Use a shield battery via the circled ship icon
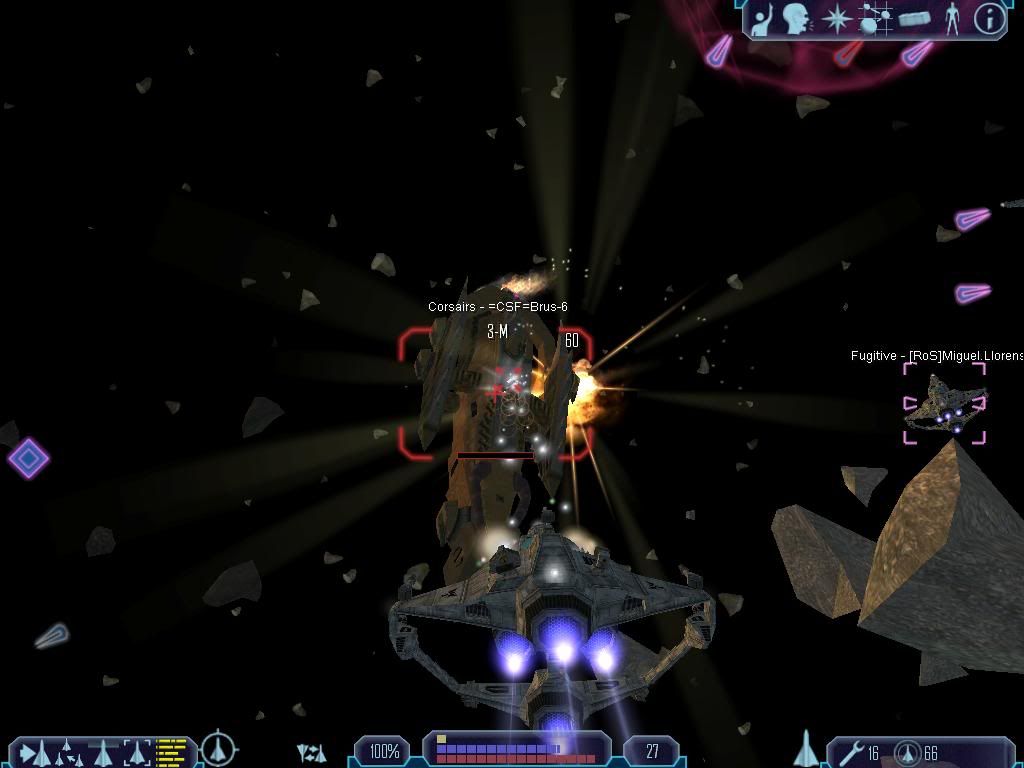Image resolution: width=1024 pixels, height=768 pixels. tap(908, 752)
